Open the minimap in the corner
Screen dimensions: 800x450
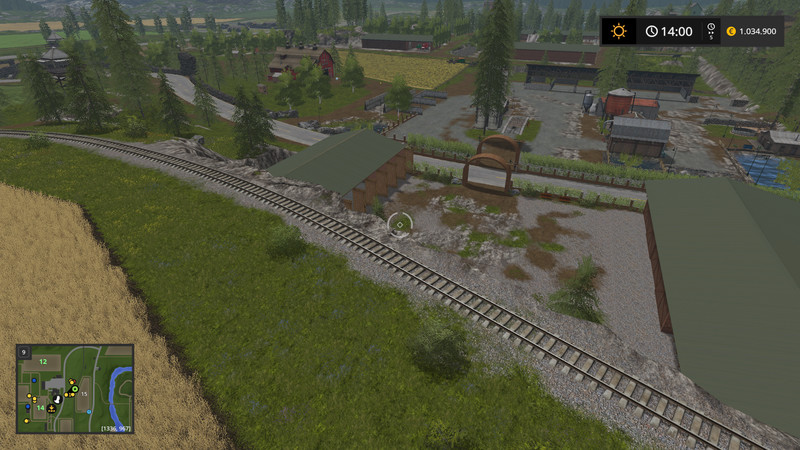click(75, 388)
